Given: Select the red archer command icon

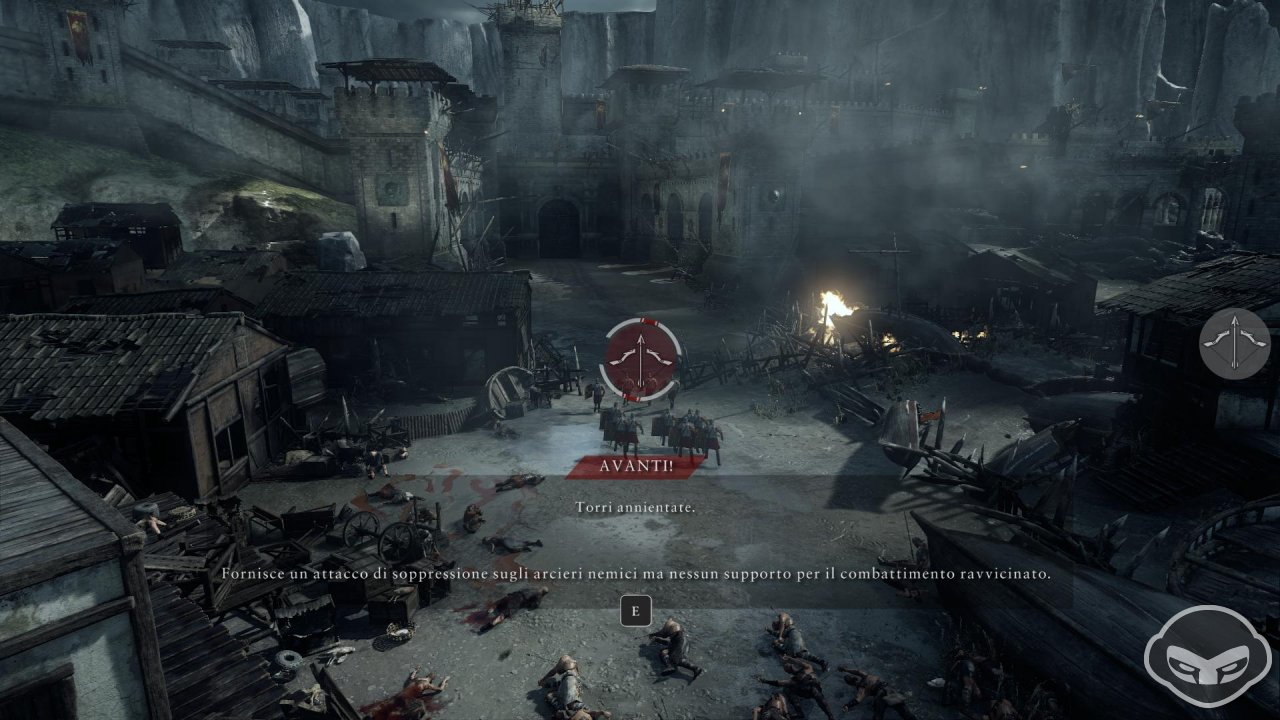Looking at the screenshot, I should click(x=639, y=358).
